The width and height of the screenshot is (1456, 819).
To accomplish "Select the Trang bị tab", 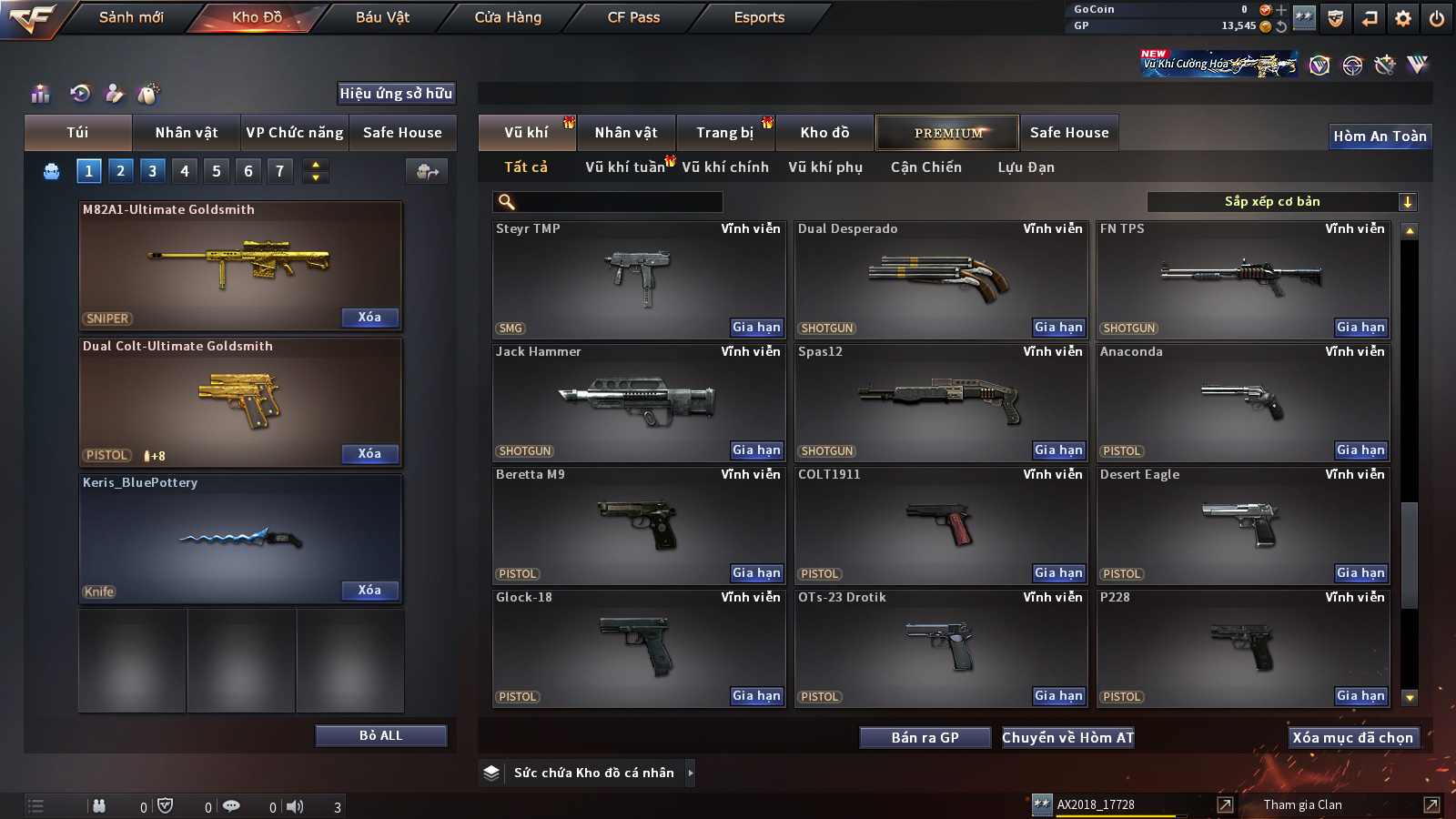I will 724,133.
